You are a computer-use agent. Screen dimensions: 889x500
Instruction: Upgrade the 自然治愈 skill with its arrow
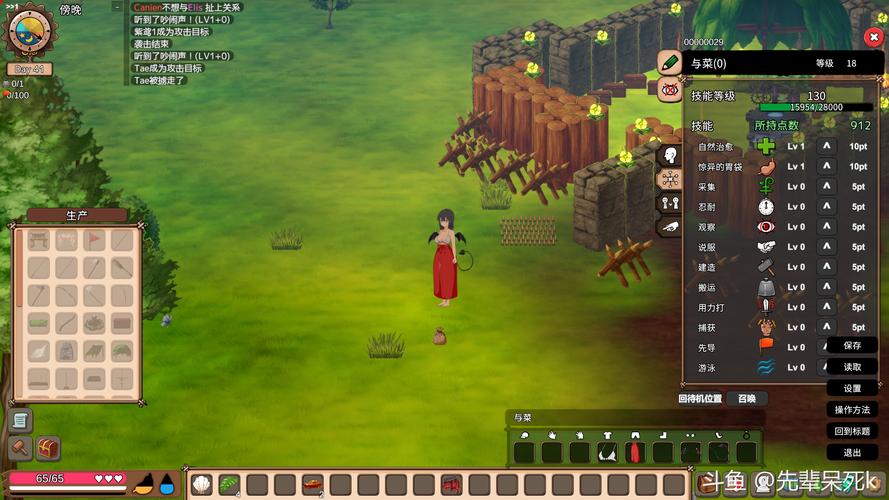(x=826, y=146)
